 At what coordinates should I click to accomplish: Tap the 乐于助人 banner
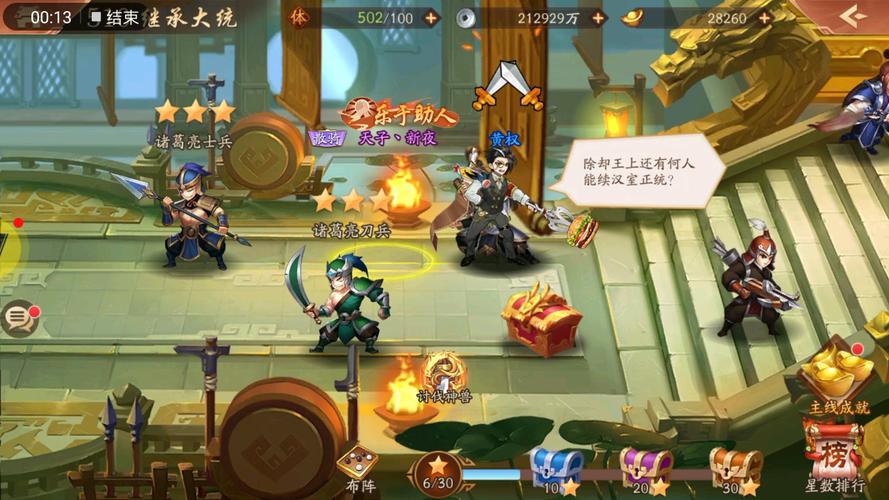coord(400,113)
